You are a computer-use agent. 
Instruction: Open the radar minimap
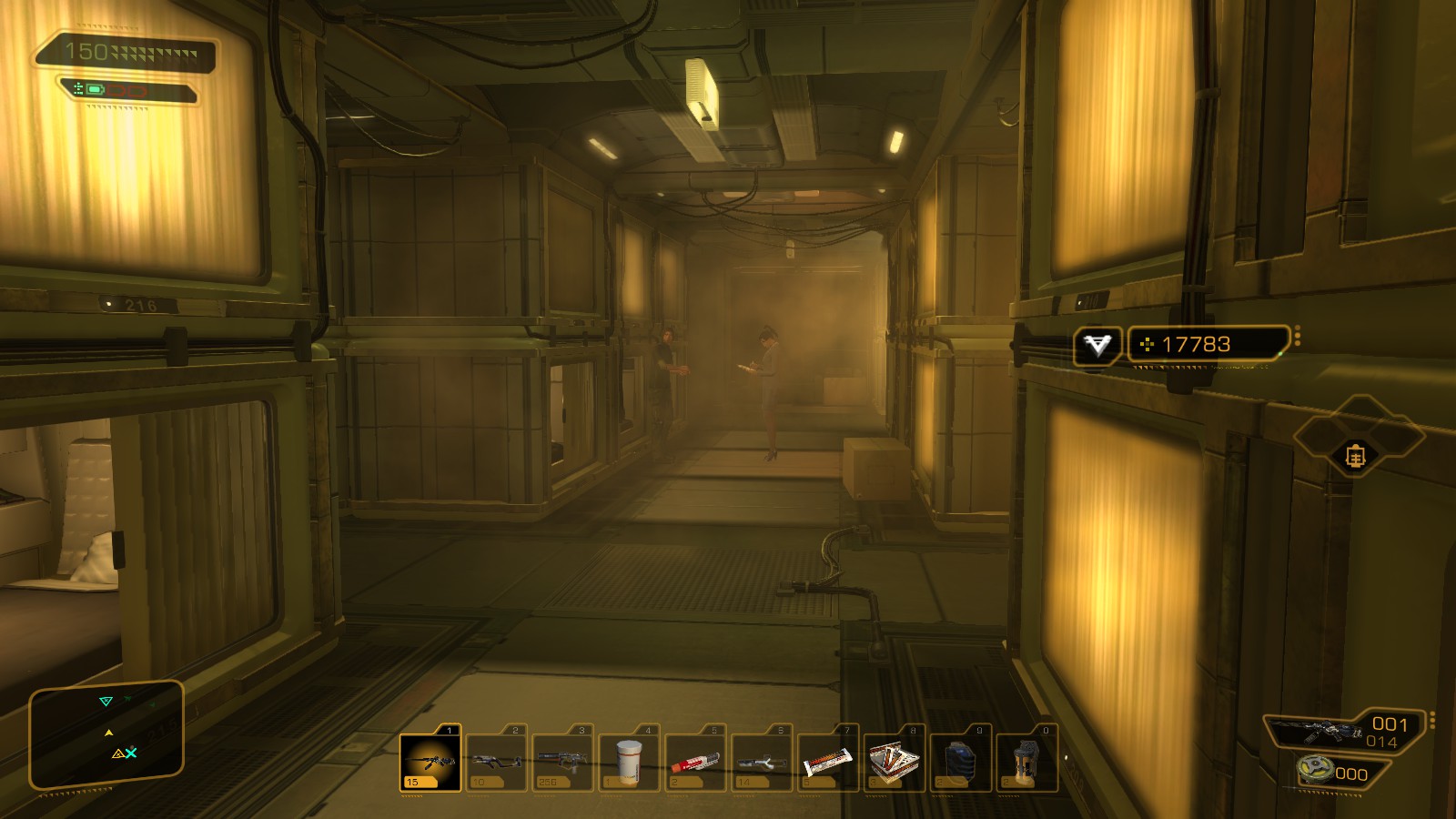point(106,734)
